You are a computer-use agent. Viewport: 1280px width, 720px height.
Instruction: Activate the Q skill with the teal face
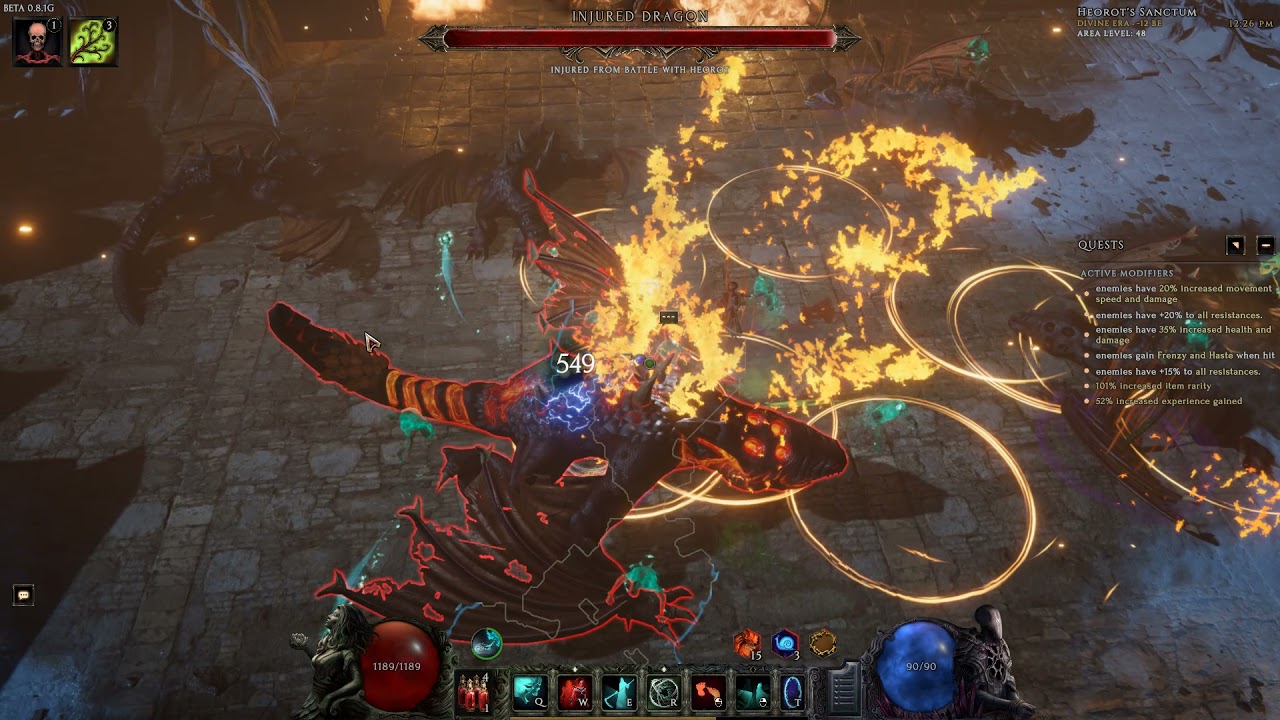[530, 691]
